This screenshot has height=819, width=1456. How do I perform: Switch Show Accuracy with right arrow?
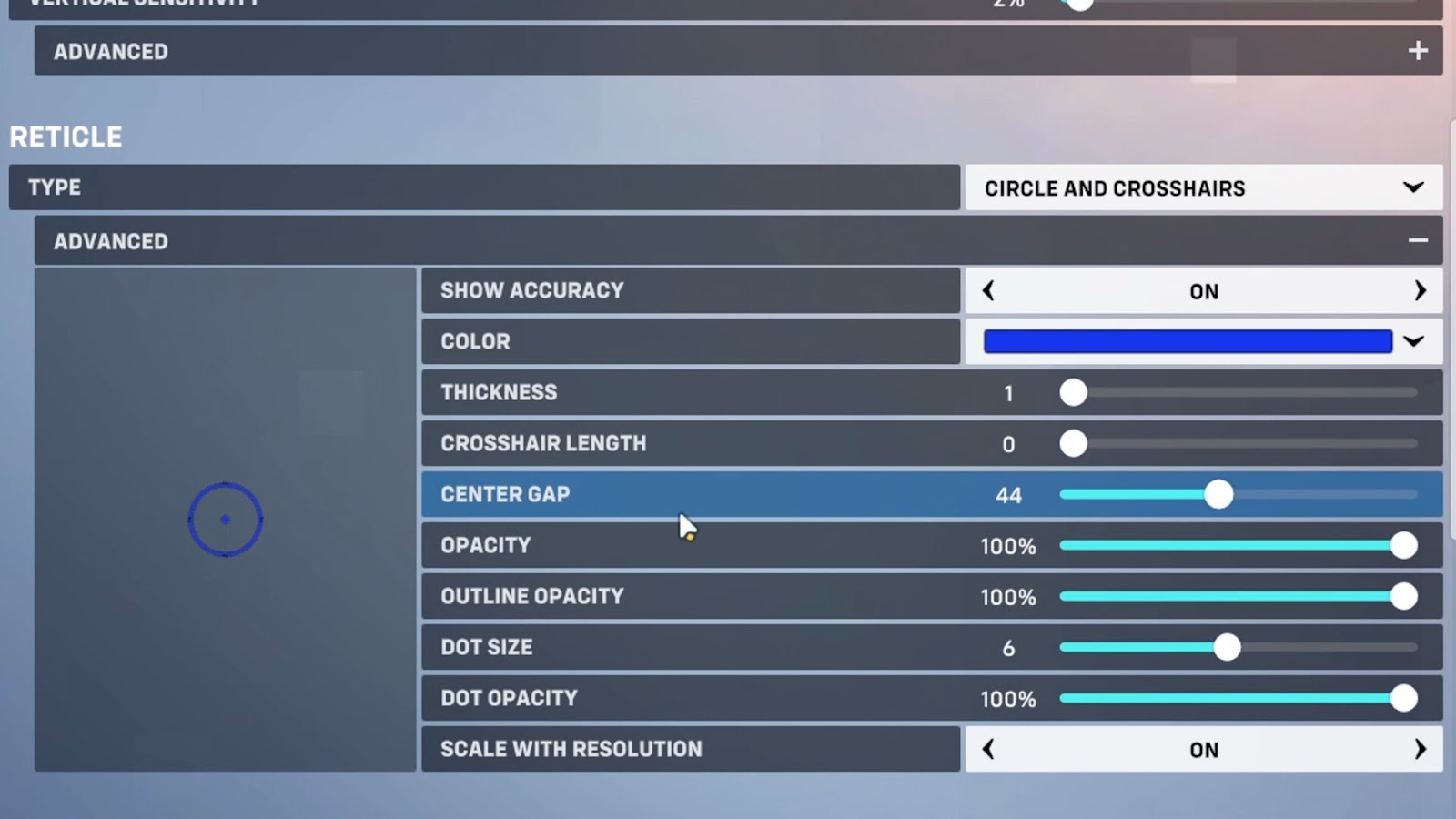1420,291
